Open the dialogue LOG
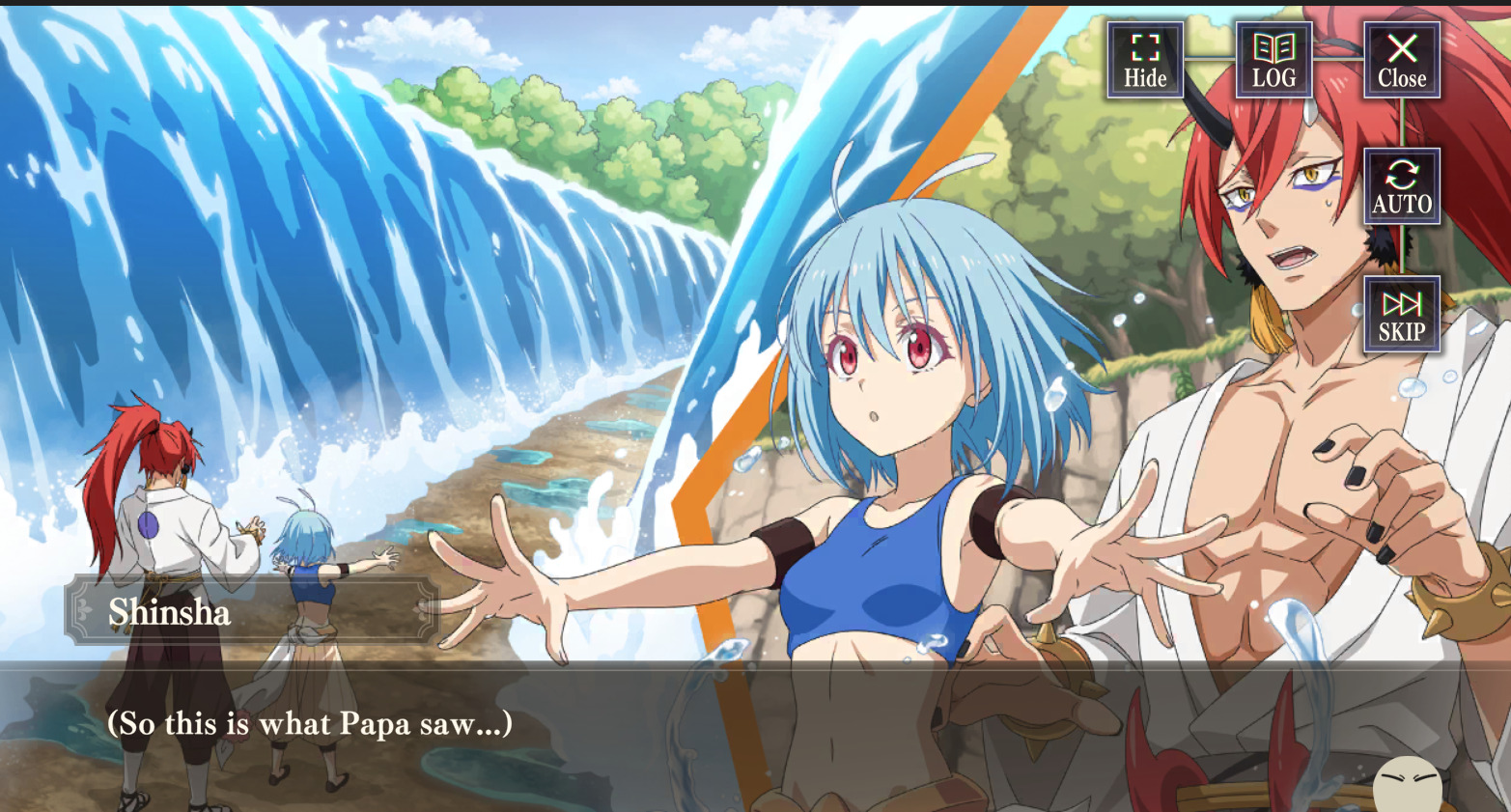This screenshot has width=1511, height=812. 1273,60
